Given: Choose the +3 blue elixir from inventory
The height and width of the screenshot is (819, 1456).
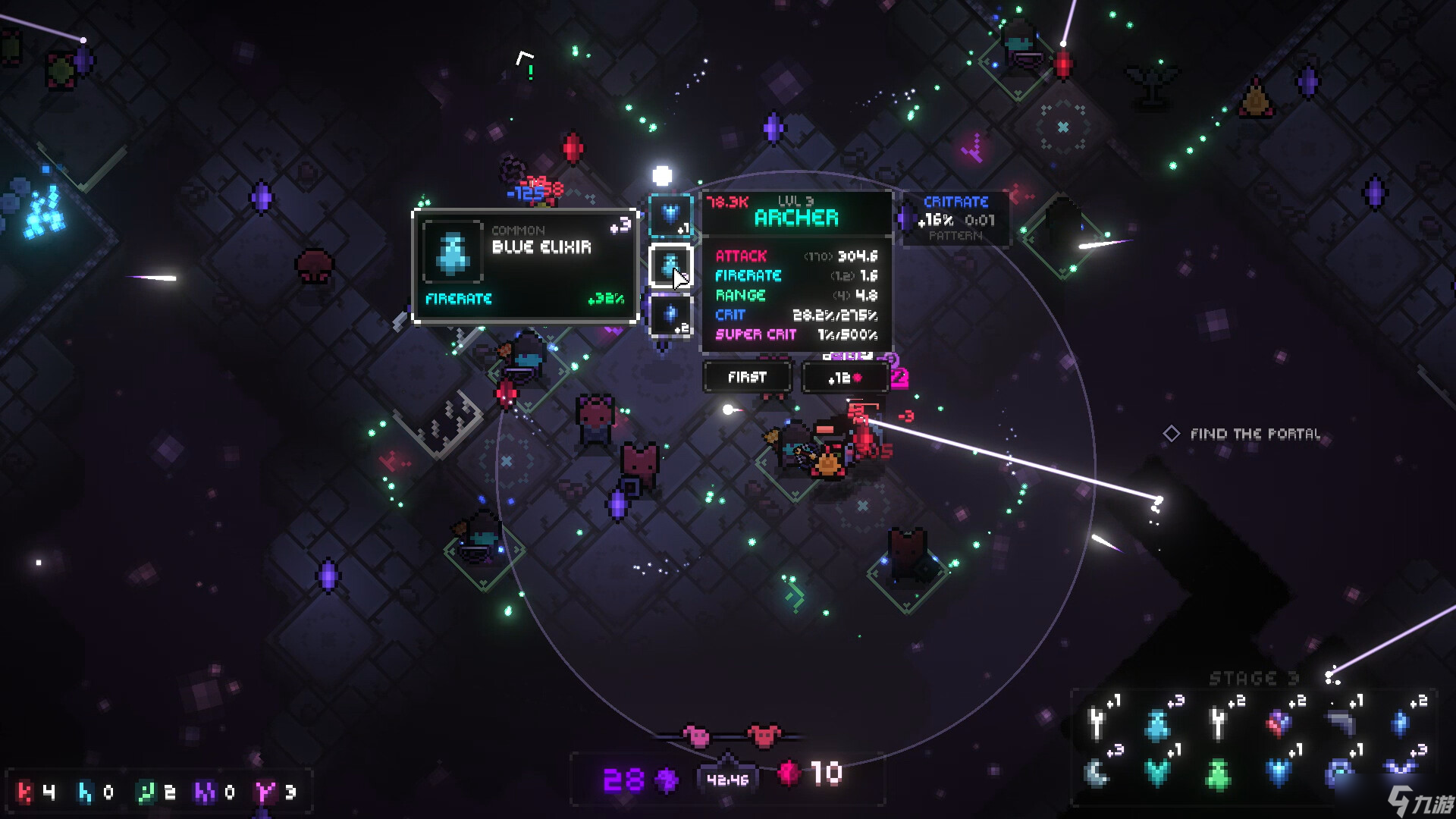Looking at the screenshot, I should (1158, 724).
